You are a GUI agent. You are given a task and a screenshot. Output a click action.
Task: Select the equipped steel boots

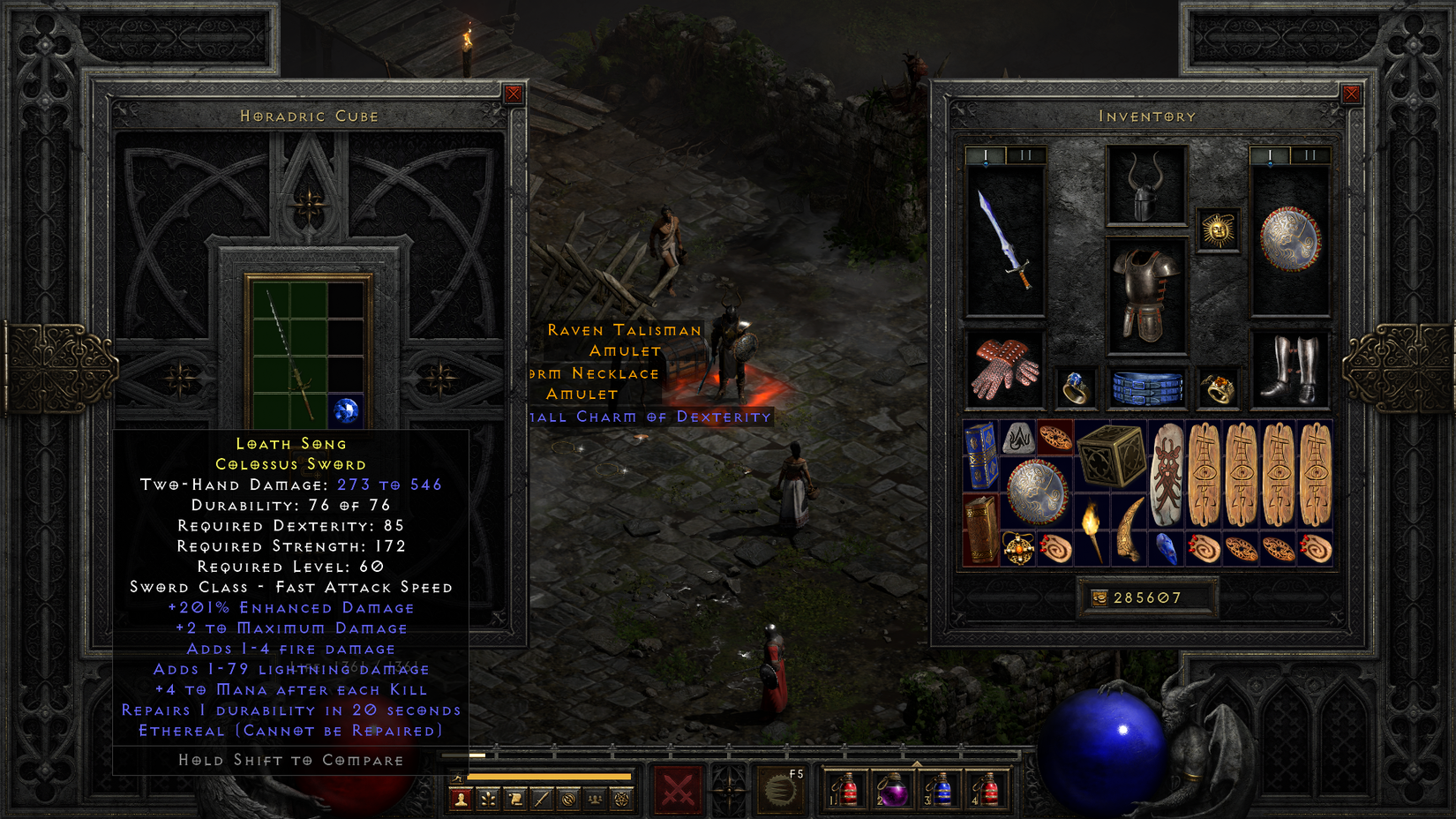click(x=1289, y=370)
